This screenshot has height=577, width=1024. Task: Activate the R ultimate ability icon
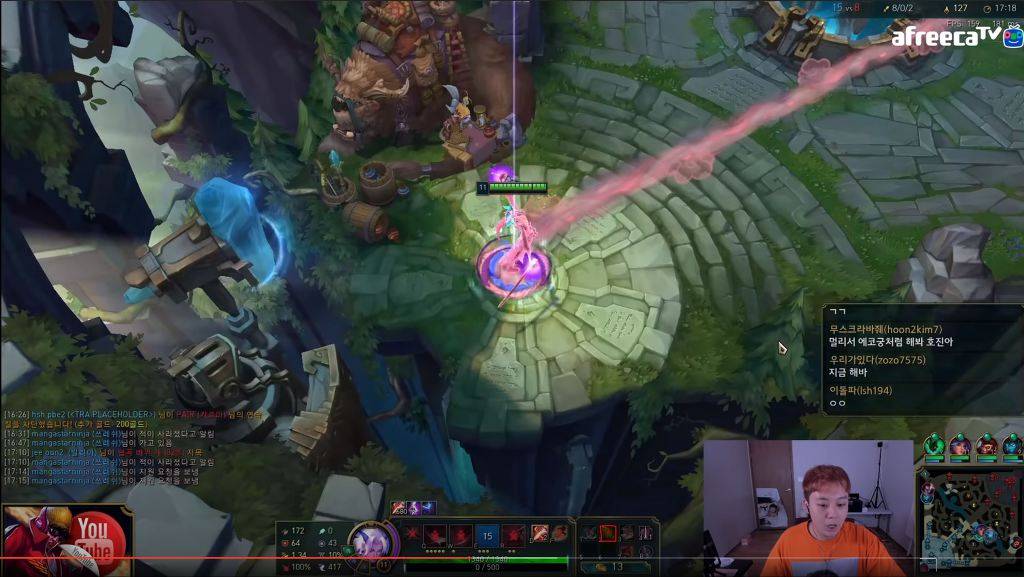click(513, 535)
